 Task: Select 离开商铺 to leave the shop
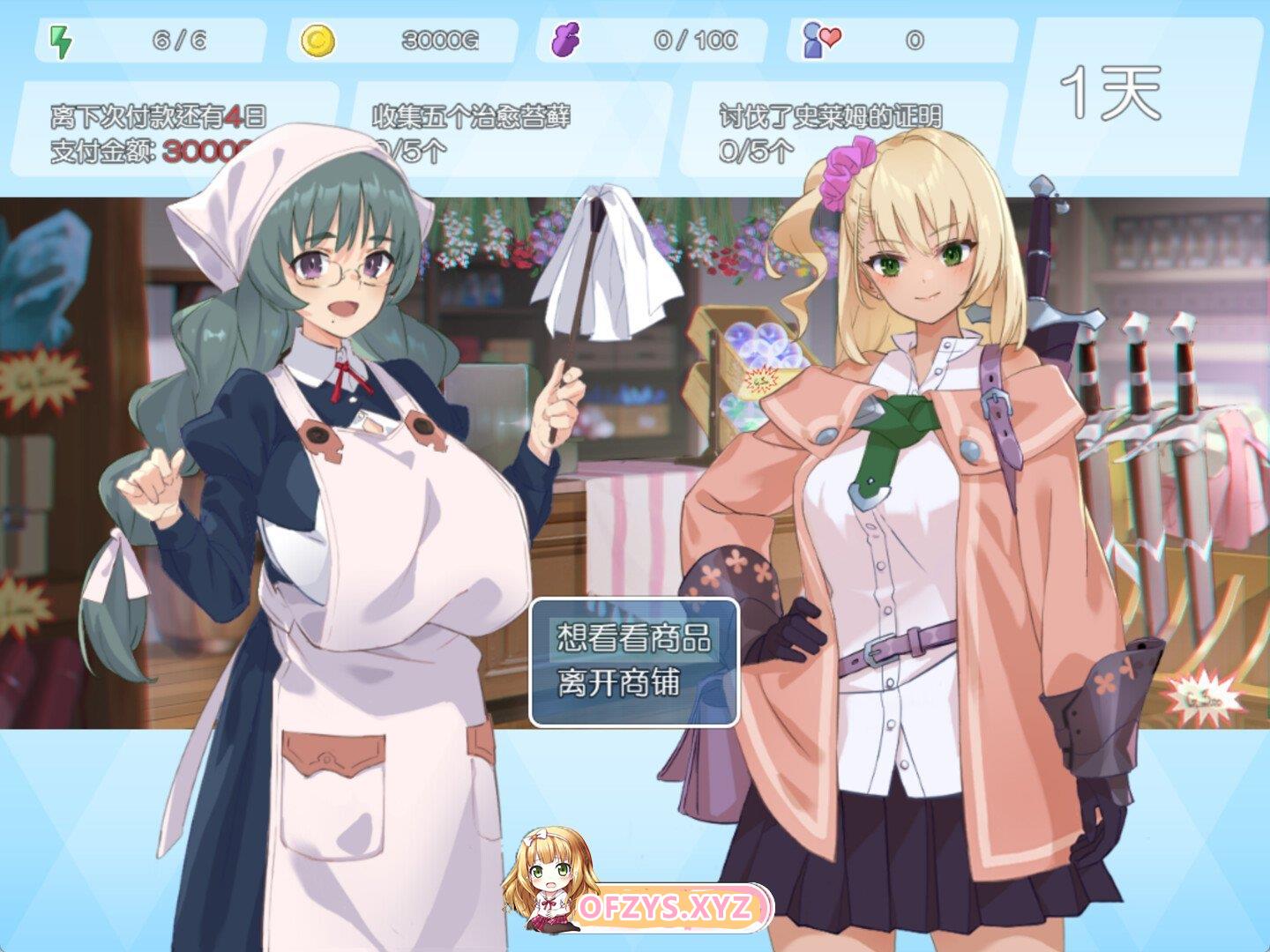click(x=619, y=682)
